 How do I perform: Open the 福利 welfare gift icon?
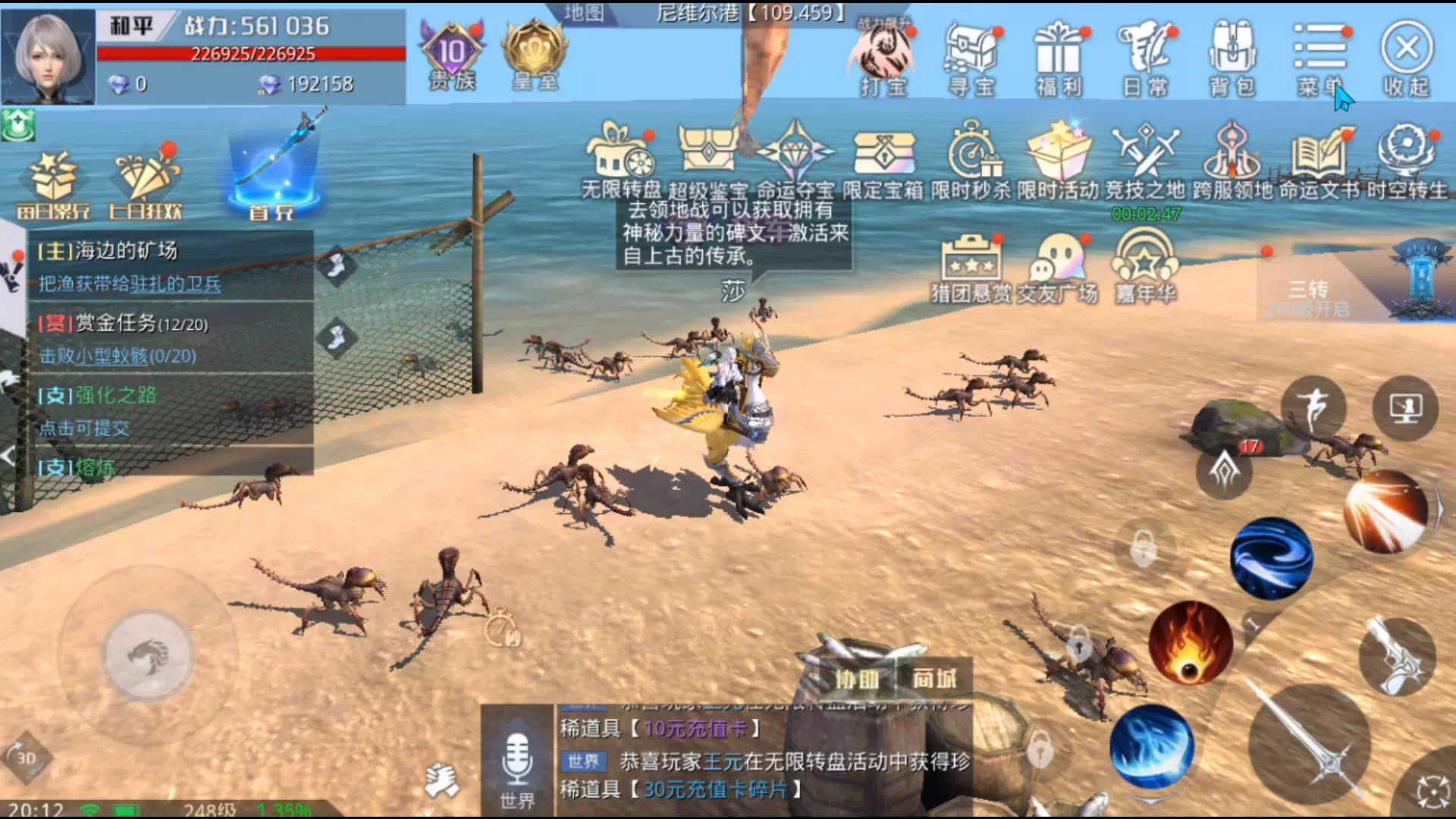1059,58
